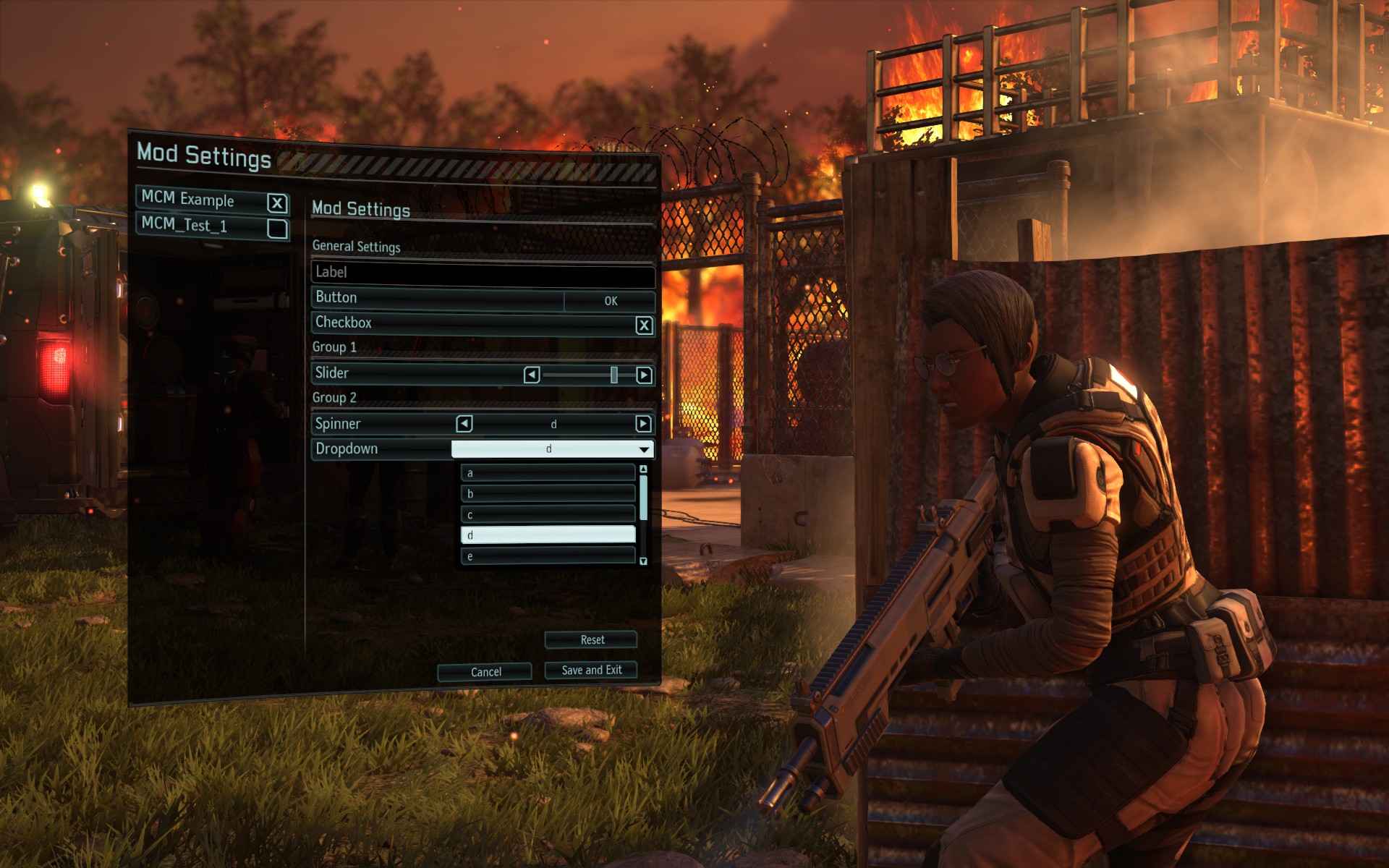Image resolution: width=1389 pixels, height=868 pixels.
Task: Choose option b in dropdown list
Action: coord(548,494)
